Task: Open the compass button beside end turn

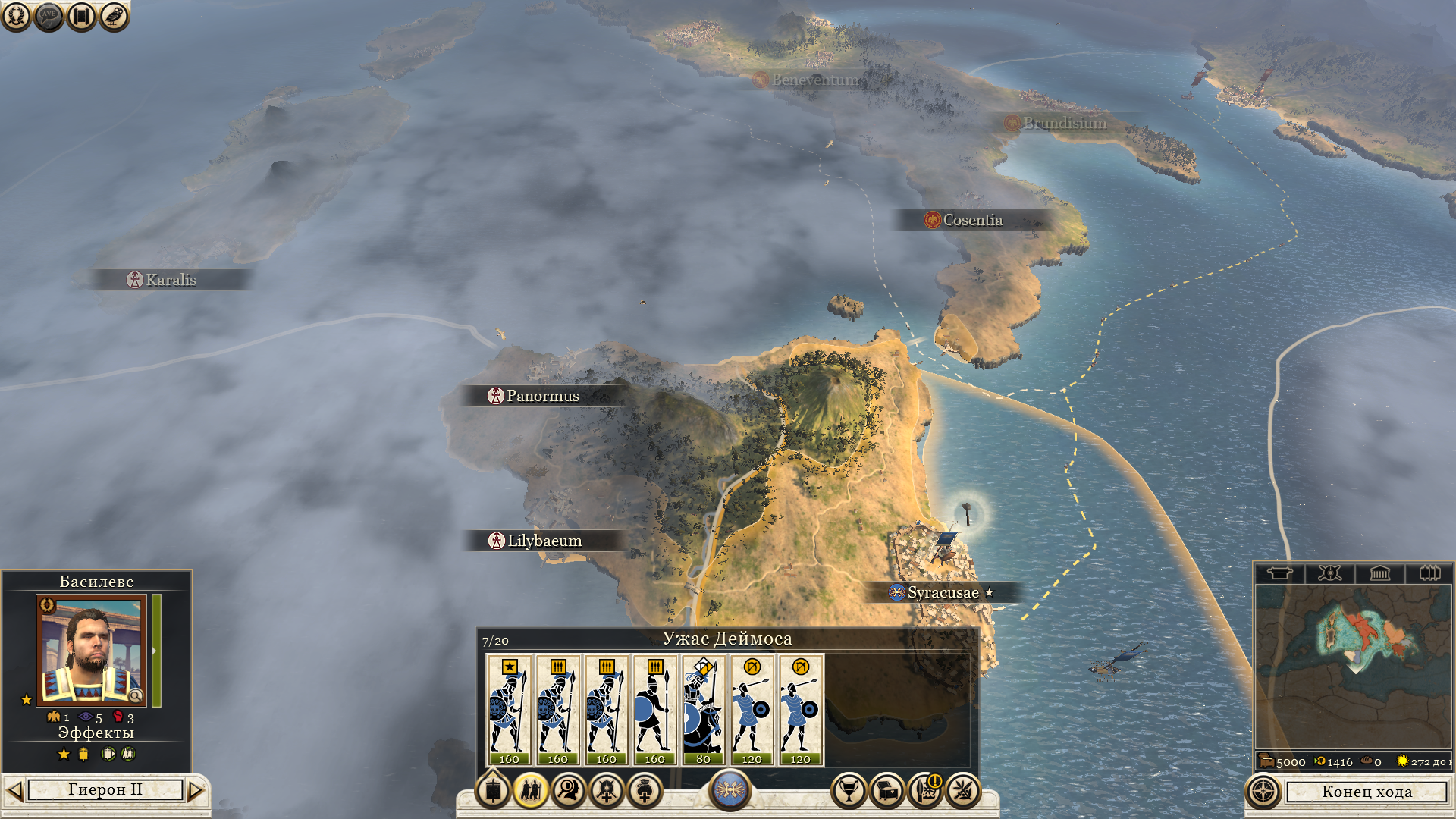Action: tap(1263, 792)
